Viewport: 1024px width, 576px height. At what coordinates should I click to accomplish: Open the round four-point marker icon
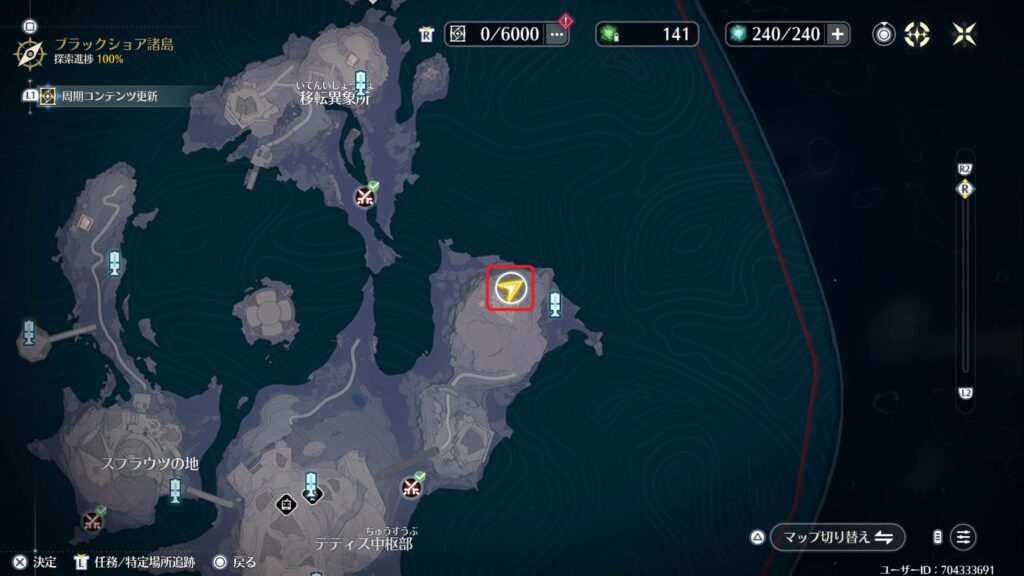click(x=917, y=34)
